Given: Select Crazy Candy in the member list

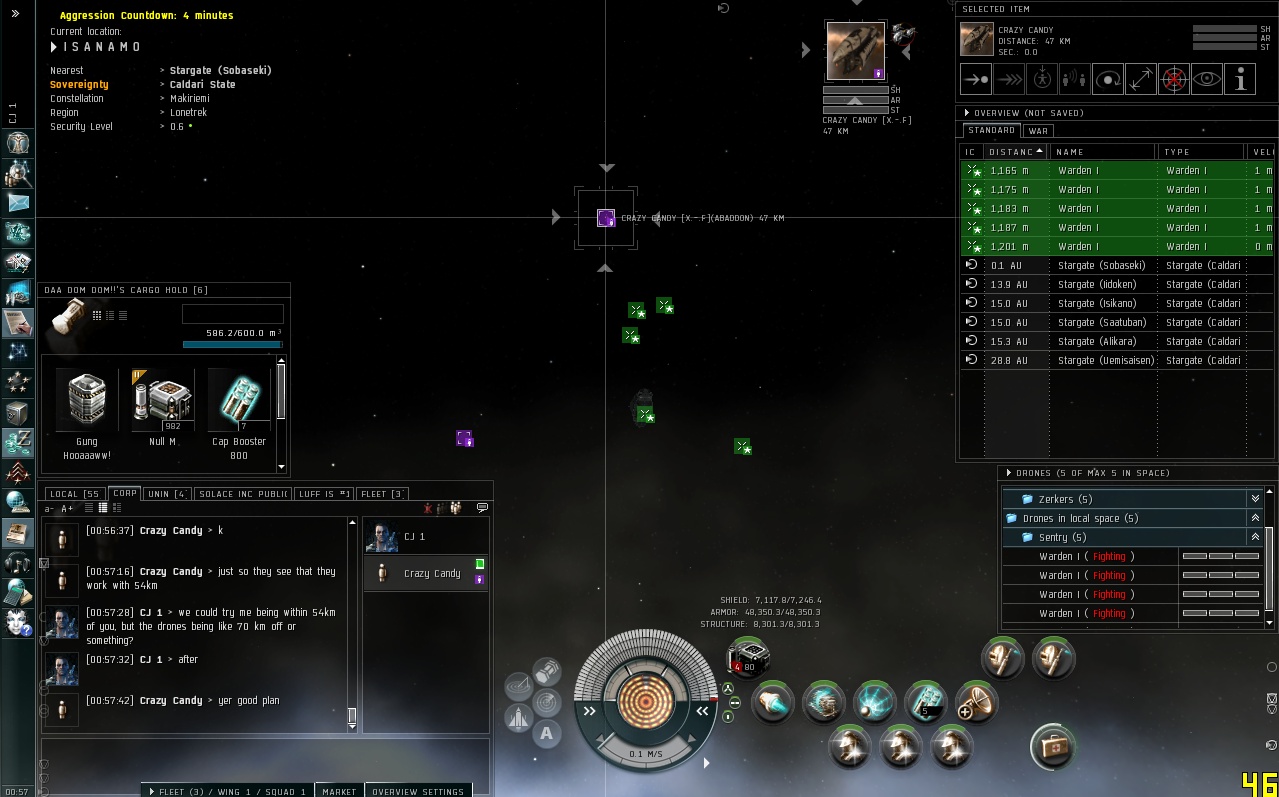Looking at the screenshot, I should pyautogui.click(x=431, y=574).
